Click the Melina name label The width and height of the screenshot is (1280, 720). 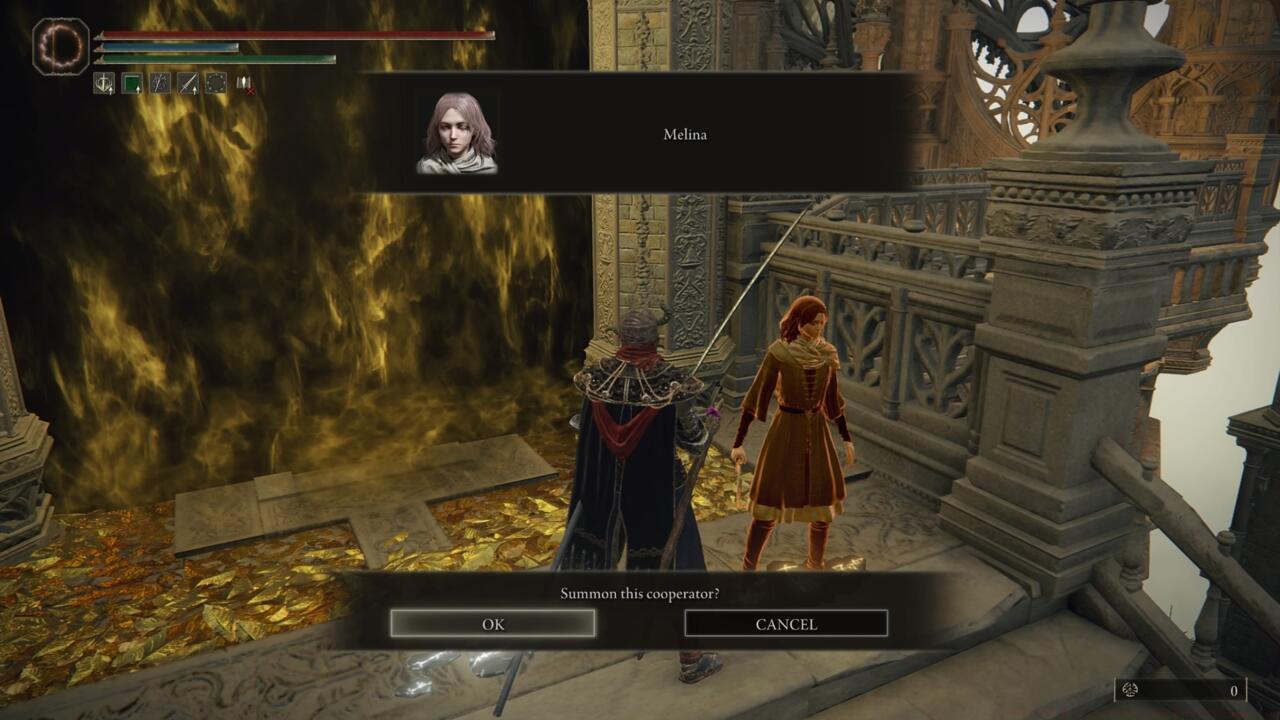click(686, 133)
